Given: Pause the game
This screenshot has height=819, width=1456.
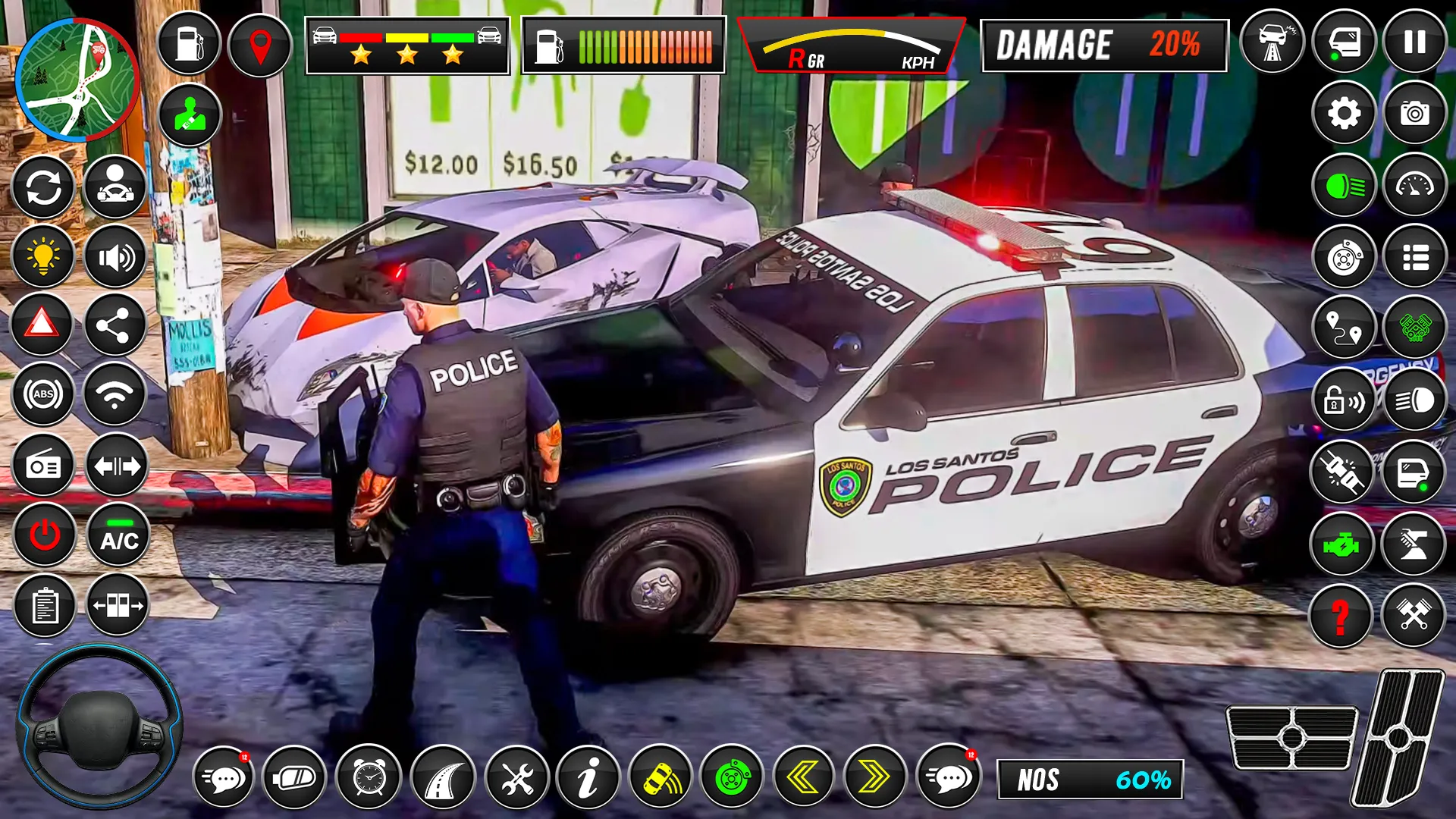Looking at the screenshot, I should point(1414,42).
